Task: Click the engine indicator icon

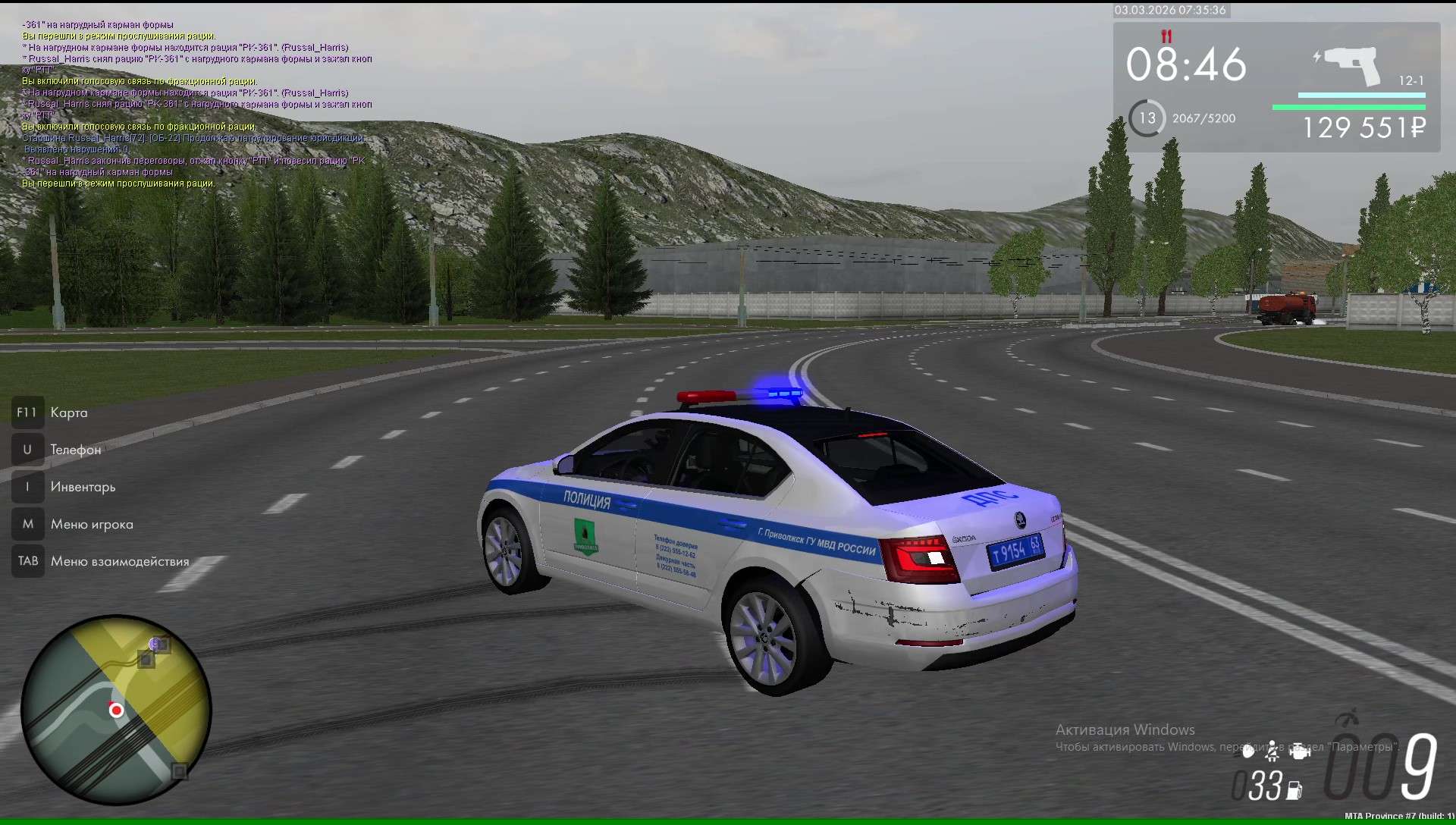Action: pos(1300,751)
